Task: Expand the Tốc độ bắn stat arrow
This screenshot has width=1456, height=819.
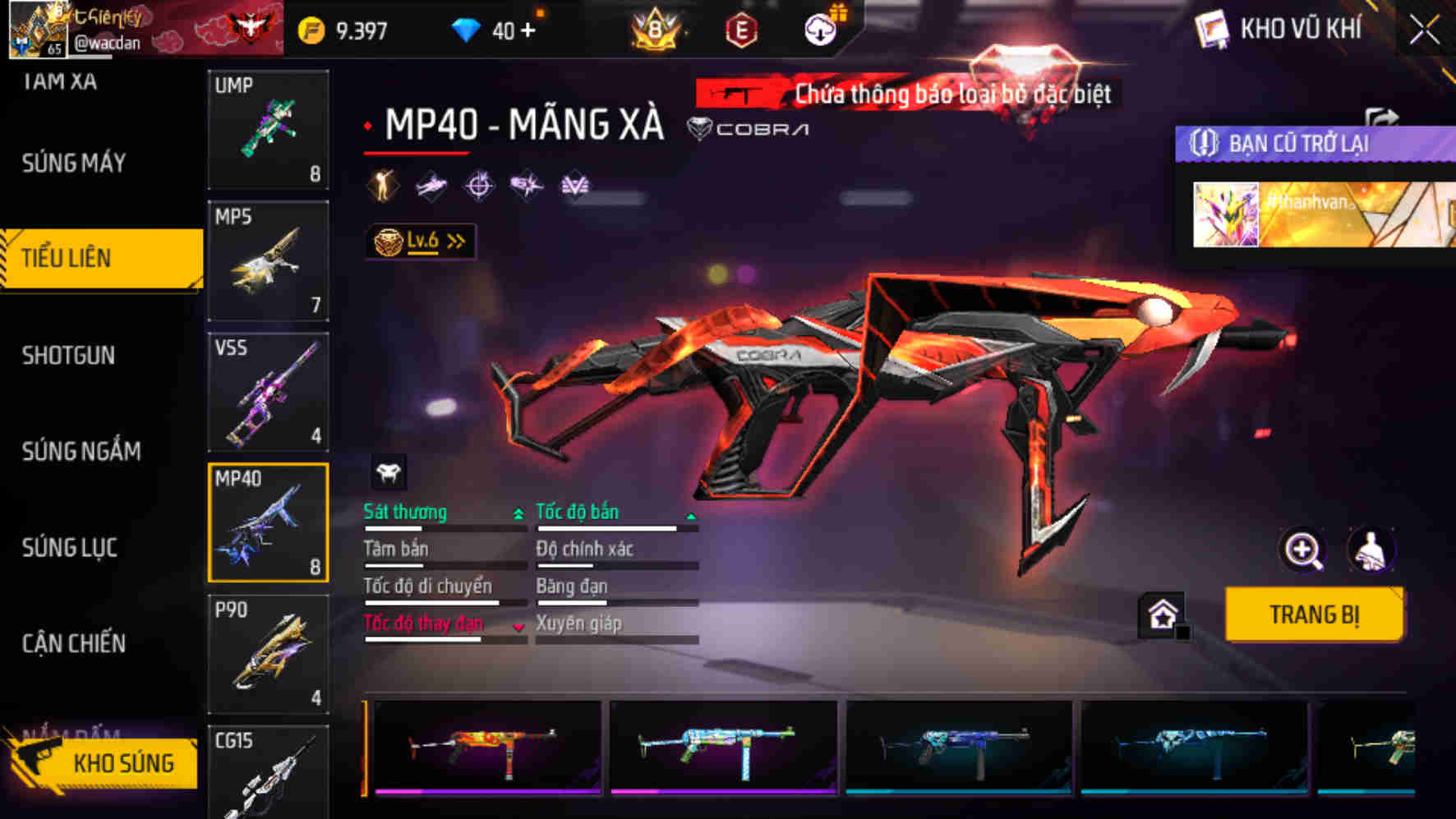Action: (x=690, y=518)
